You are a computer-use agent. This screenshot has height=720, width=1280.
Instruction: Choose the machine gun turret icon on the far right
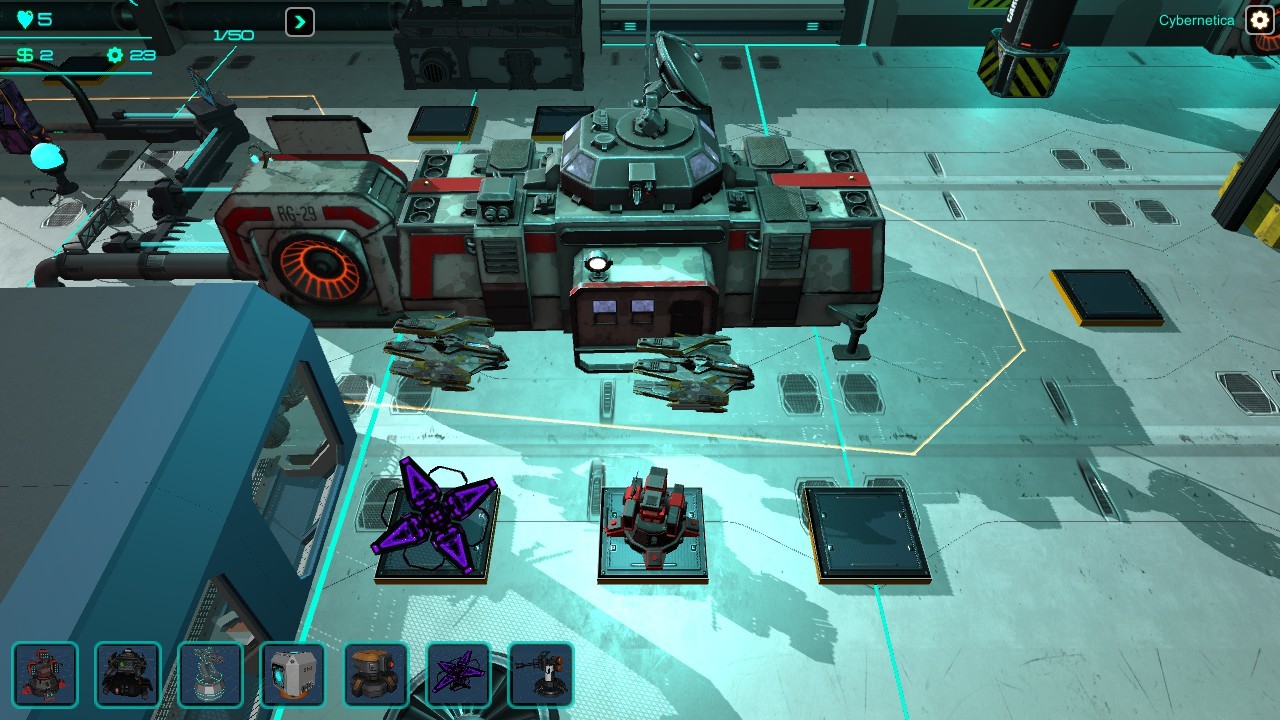click(543, 675)
